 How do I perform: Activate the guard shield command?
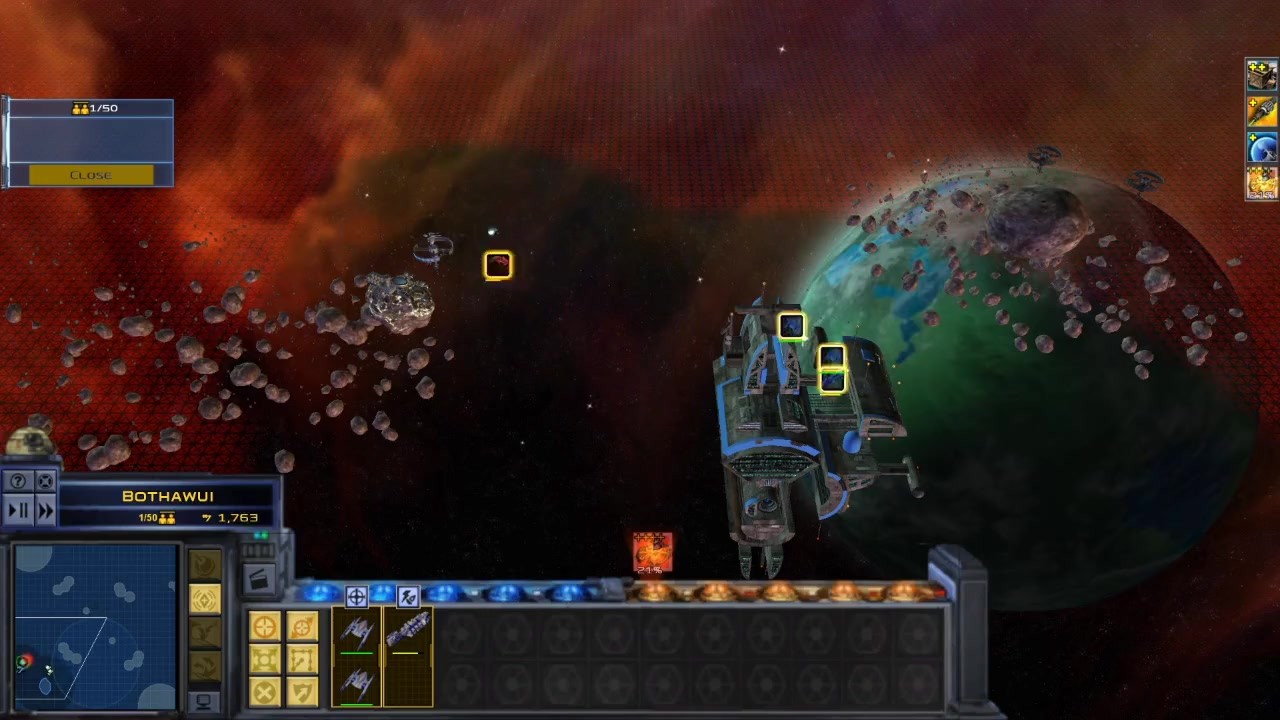tap(302, 691)
